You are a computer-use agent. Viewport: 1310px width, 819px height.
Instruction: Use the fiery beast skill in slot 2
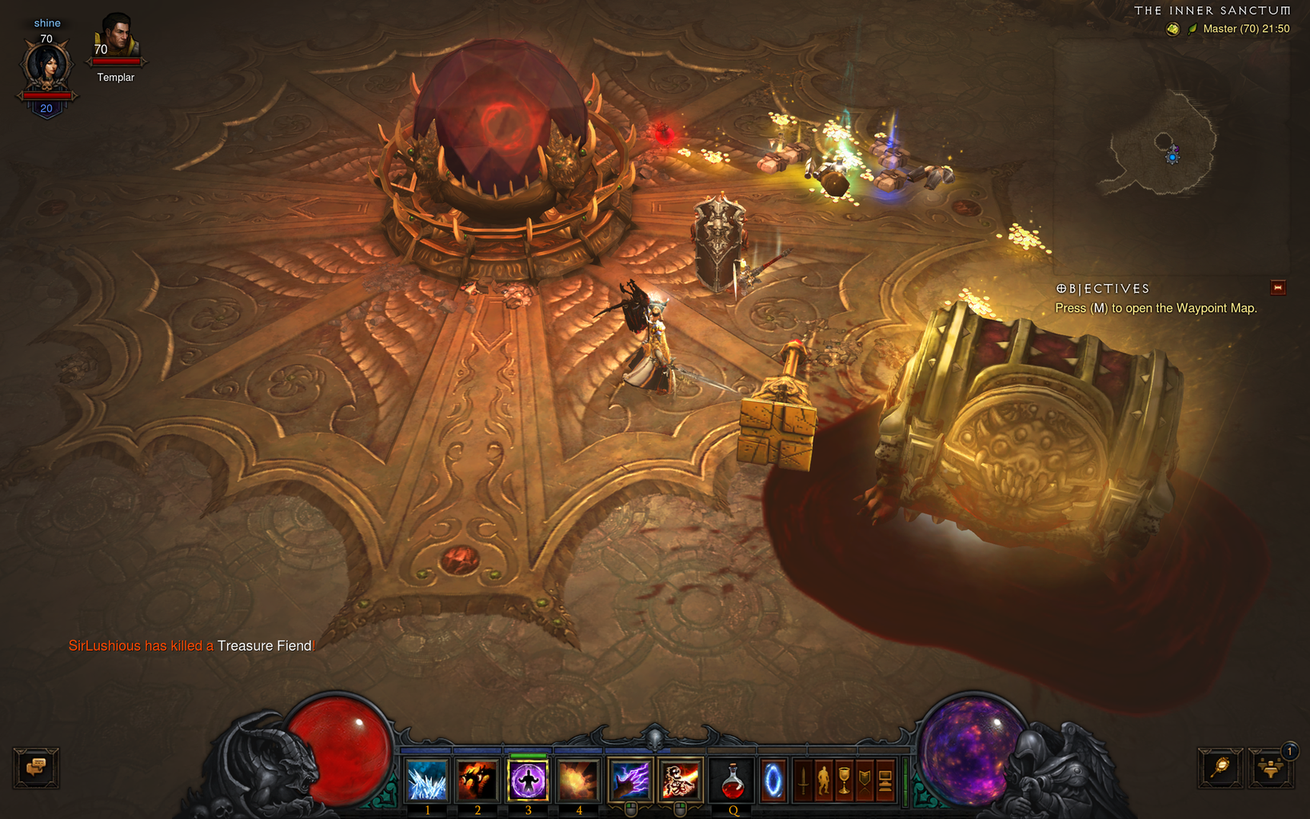tap(478, 780)
